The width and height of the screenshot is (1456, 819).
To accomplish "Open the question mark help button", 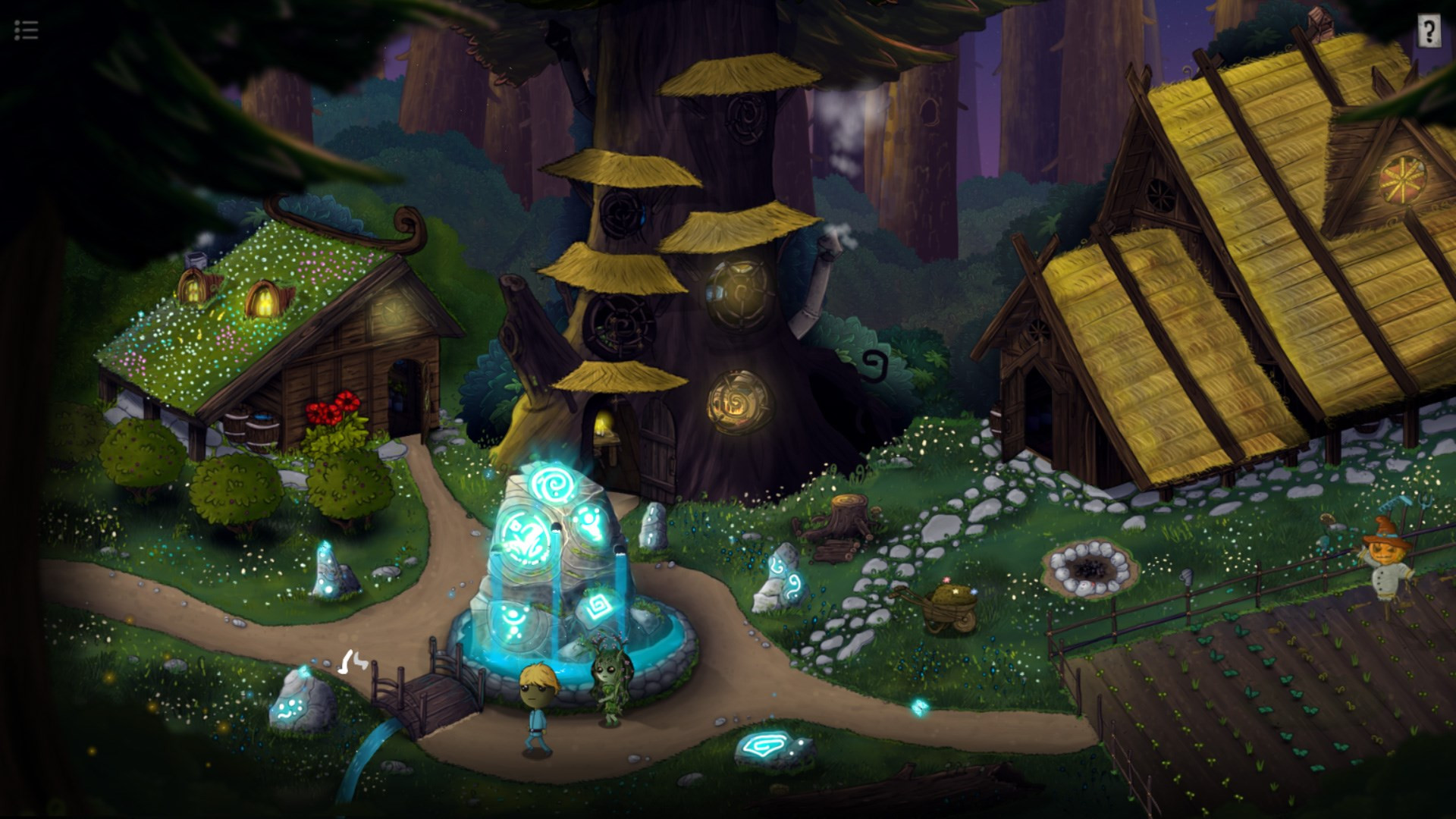I will tap(1429, 32).
